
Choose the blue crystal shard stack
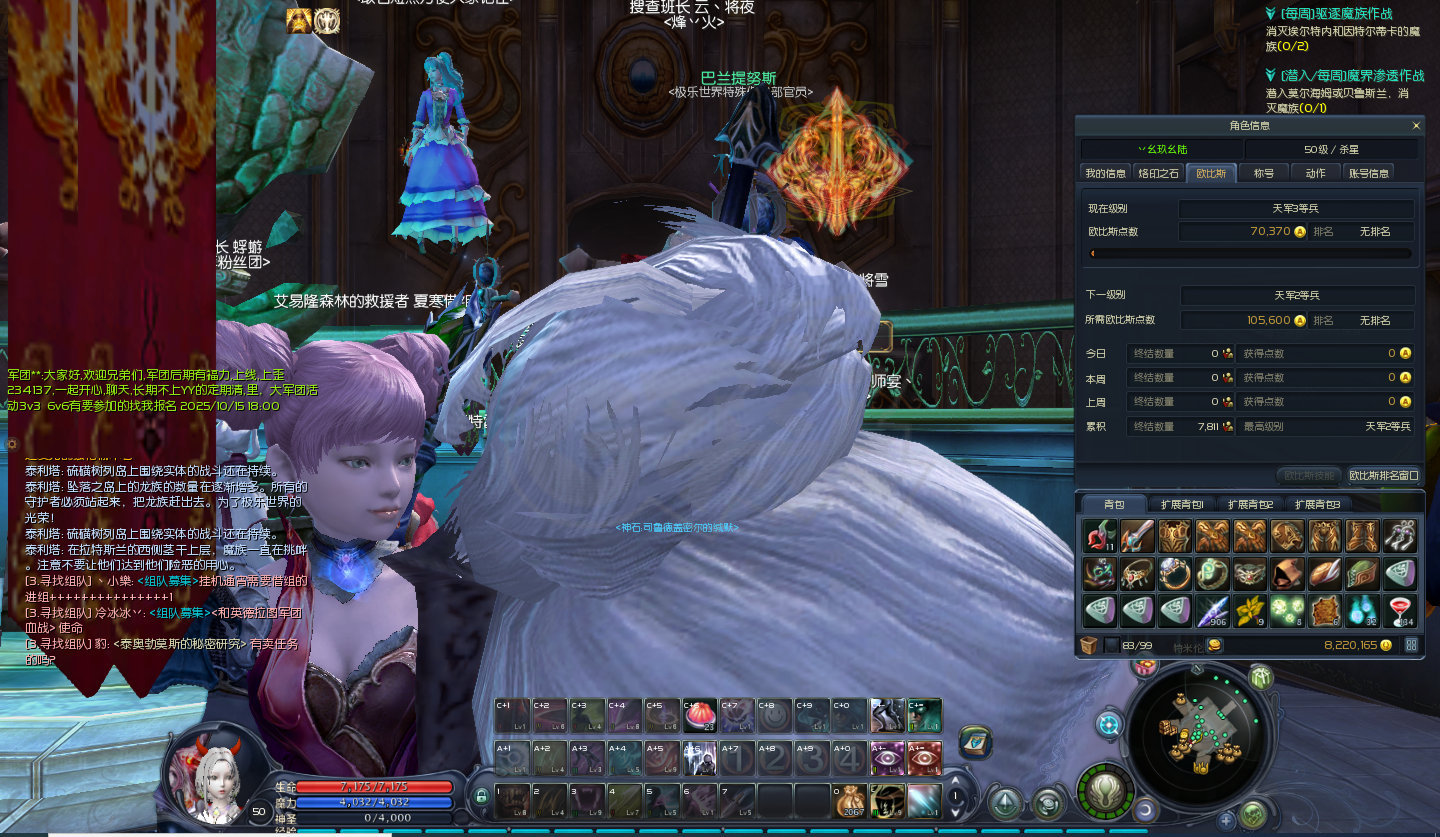1213,611
